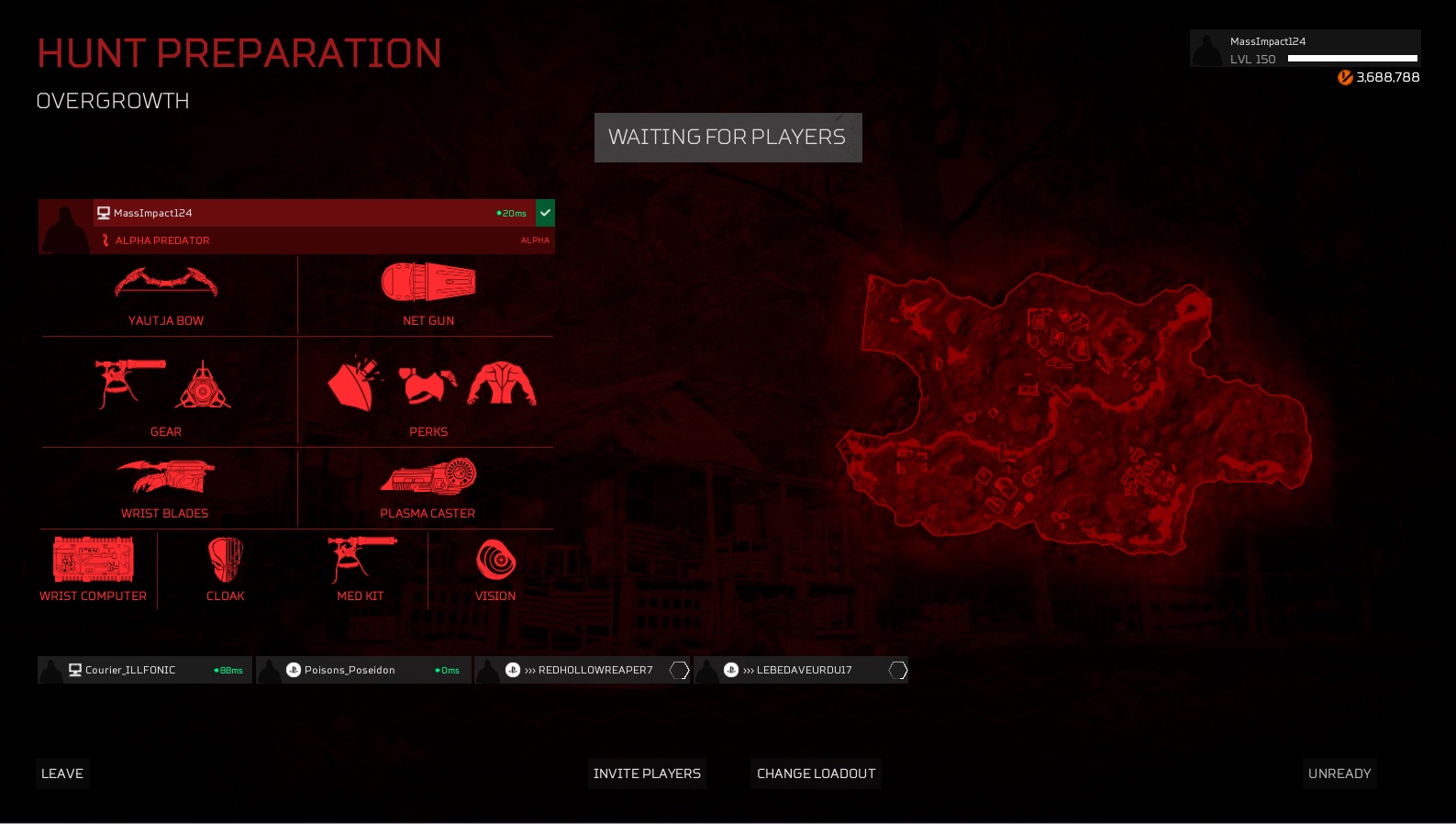Select player Poisons_Poseidon in lobby list
Viewport: 1456px width, 824px height.
click(x=363, y=670)
